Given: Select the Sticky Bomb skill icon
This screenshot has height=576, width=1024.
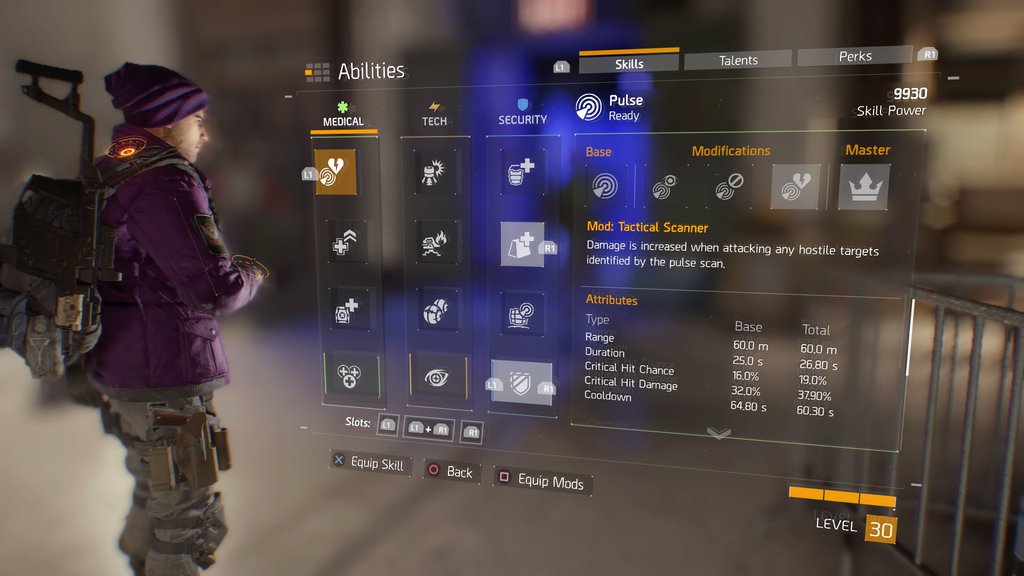Looking at the screenshot, I should point(436,171).
